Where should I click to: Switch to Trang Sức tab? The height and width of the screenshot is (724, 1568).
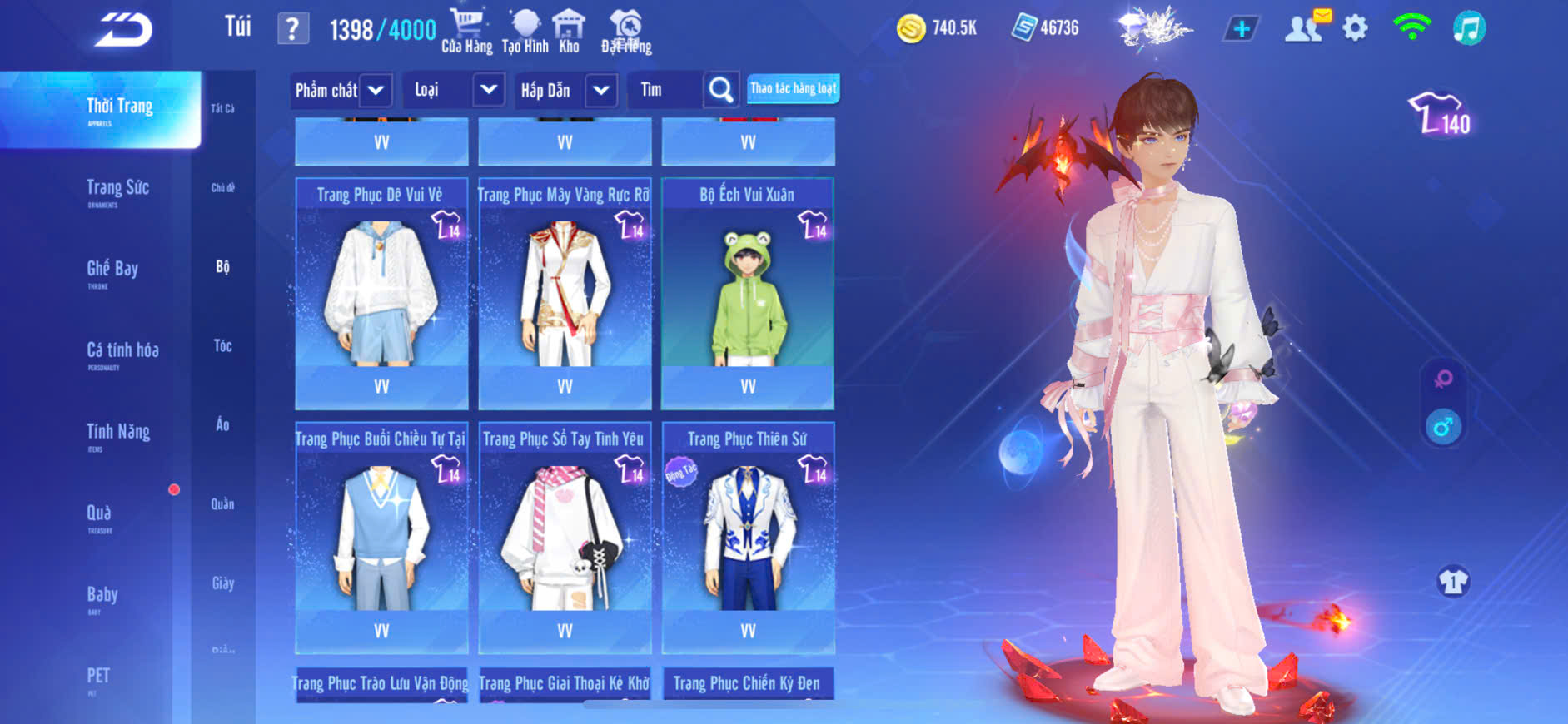(x=117, y=189)
